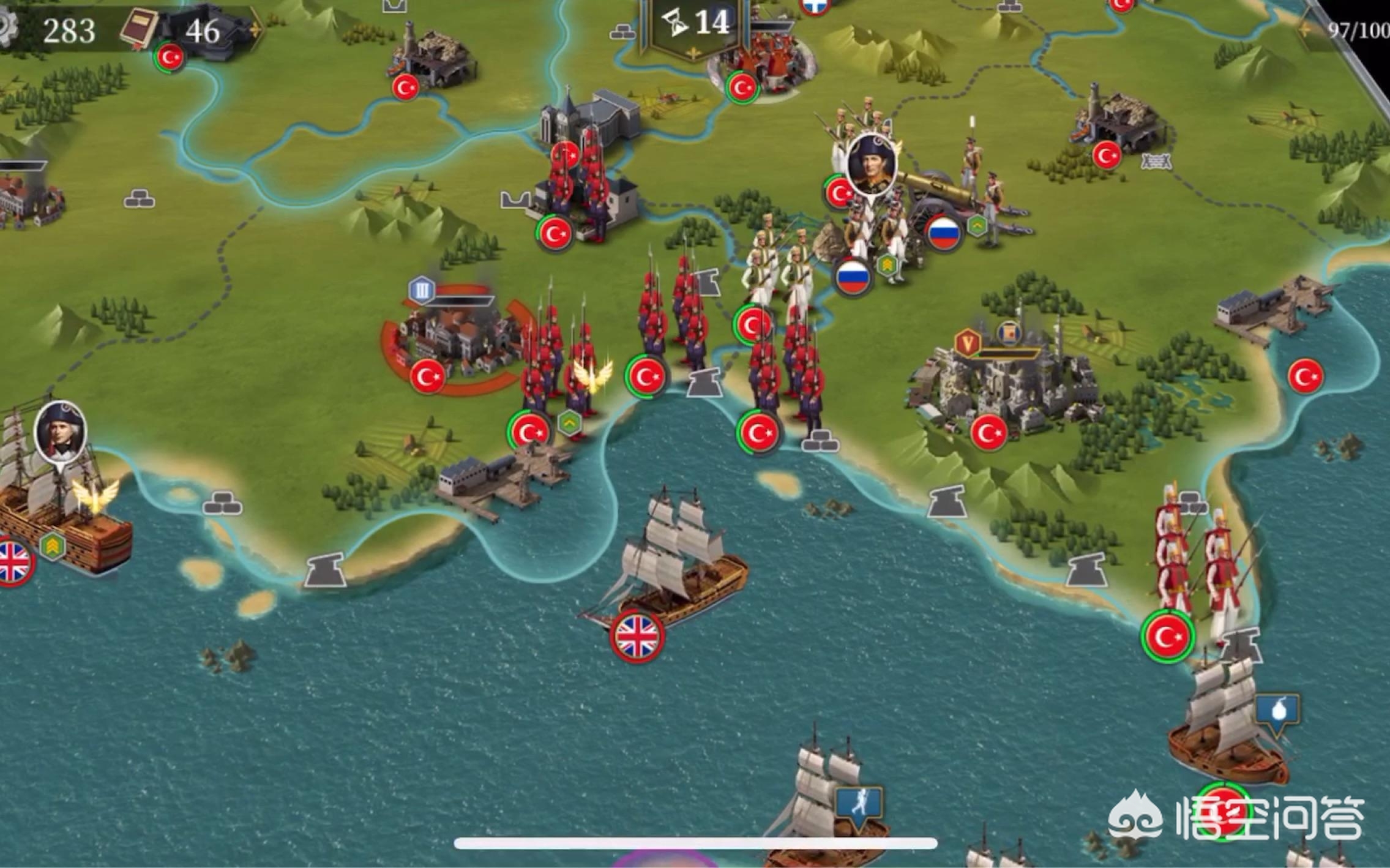This screenshot has width=1390, height=868.
Task: Open the settings gear menu
Action: point(7,27)
